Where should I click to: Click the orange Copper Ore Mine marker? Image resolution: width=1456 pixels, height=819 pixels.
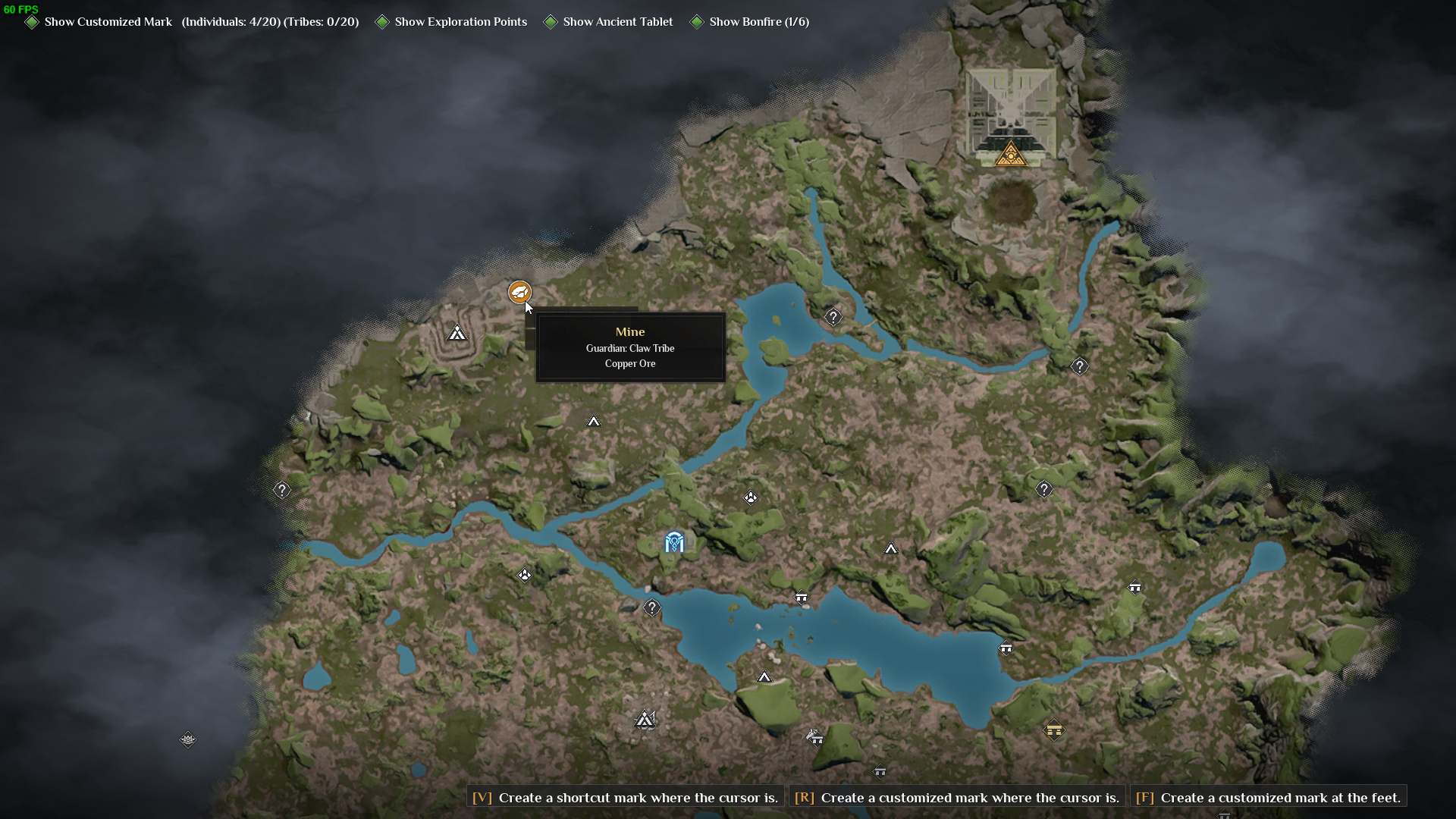tap(518, 292)
